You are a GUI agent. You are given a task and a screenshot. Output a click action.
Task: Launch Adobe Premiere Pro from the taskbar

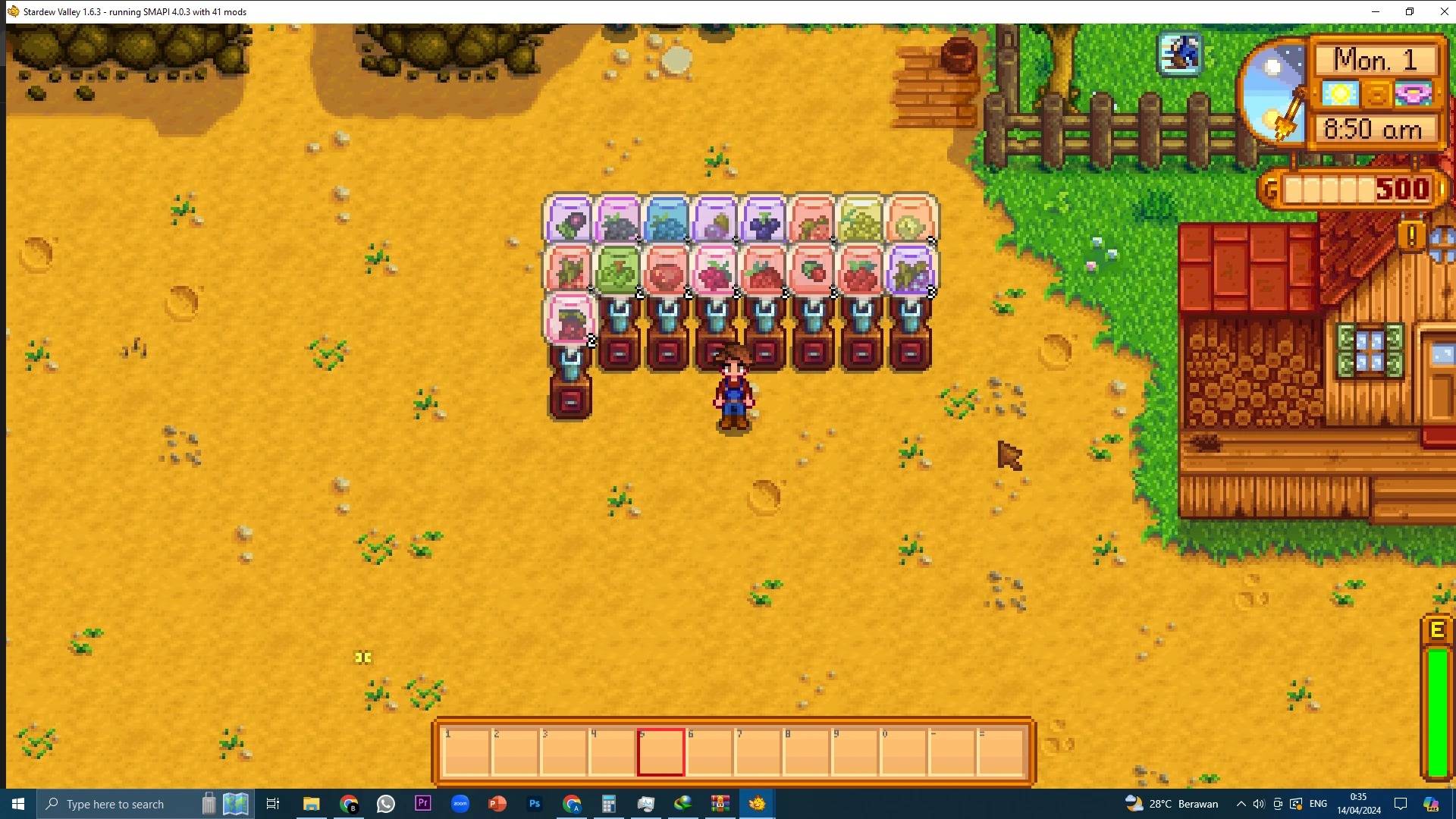tap(422, 804)
